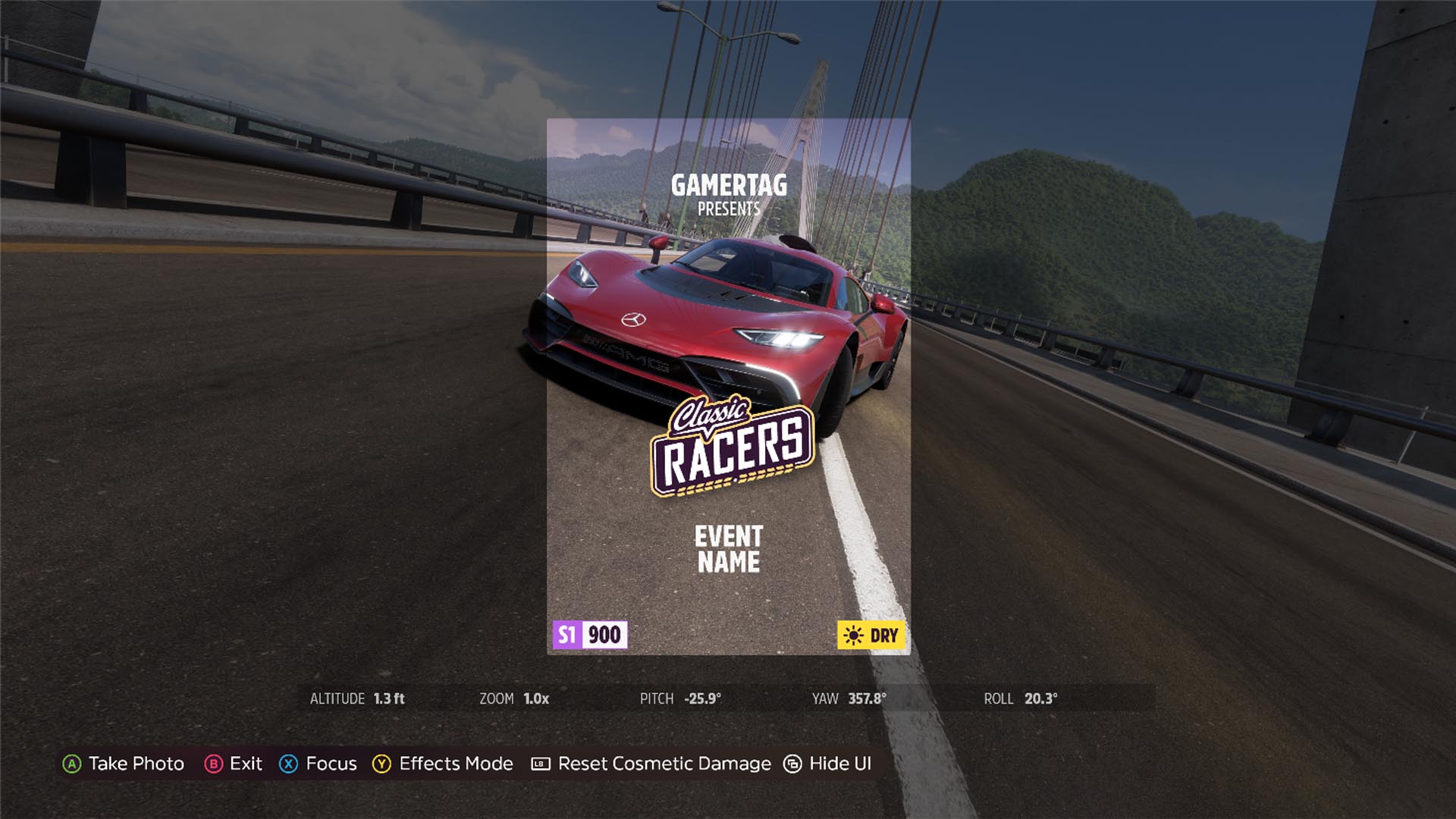The width and height of the screenshot is (1456, 819).
Task: Open the Focus option
Action: tap(318, 764)
